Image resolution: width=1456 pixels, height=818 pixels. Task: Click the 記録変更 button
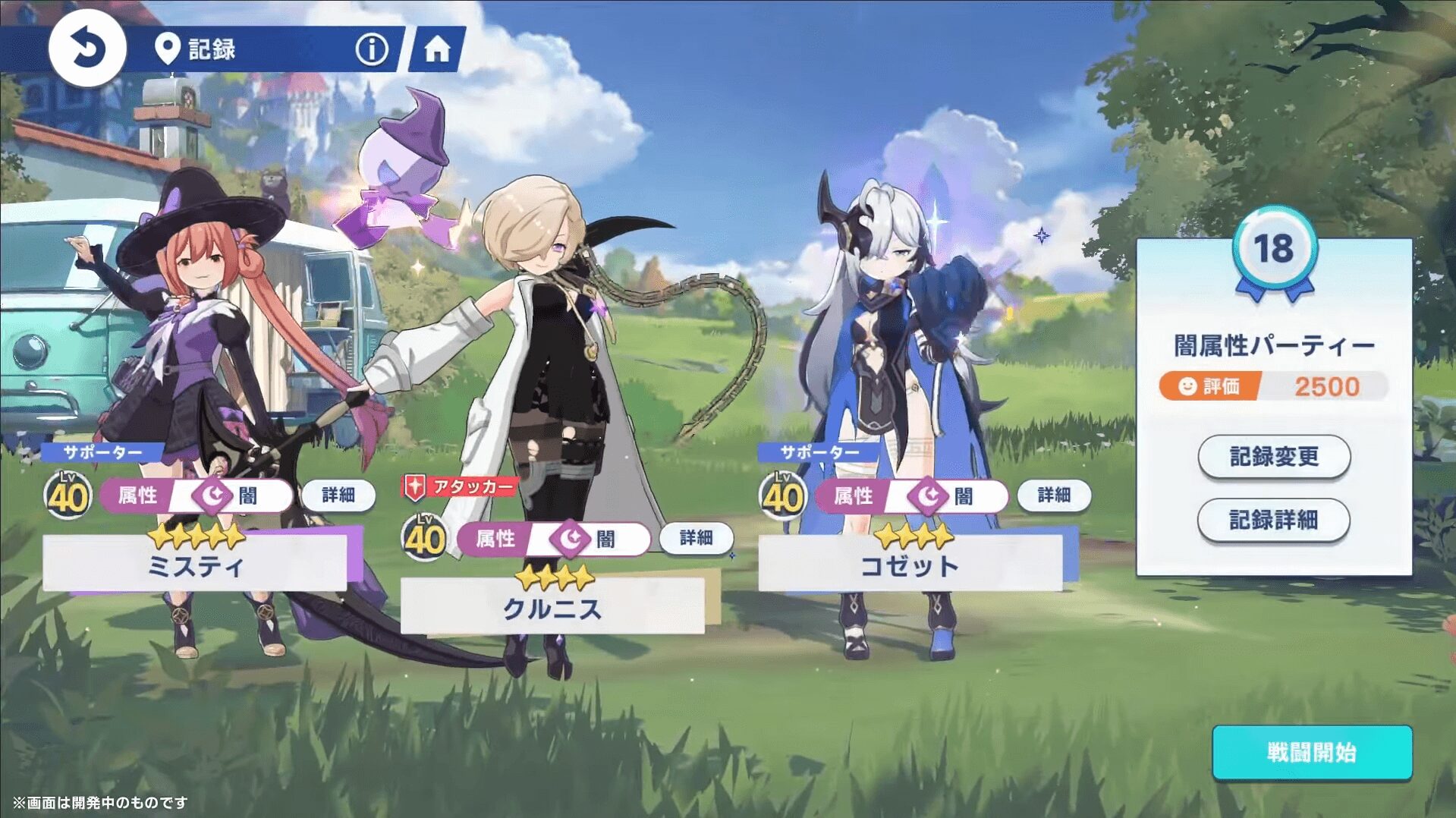click(1274, 457)
